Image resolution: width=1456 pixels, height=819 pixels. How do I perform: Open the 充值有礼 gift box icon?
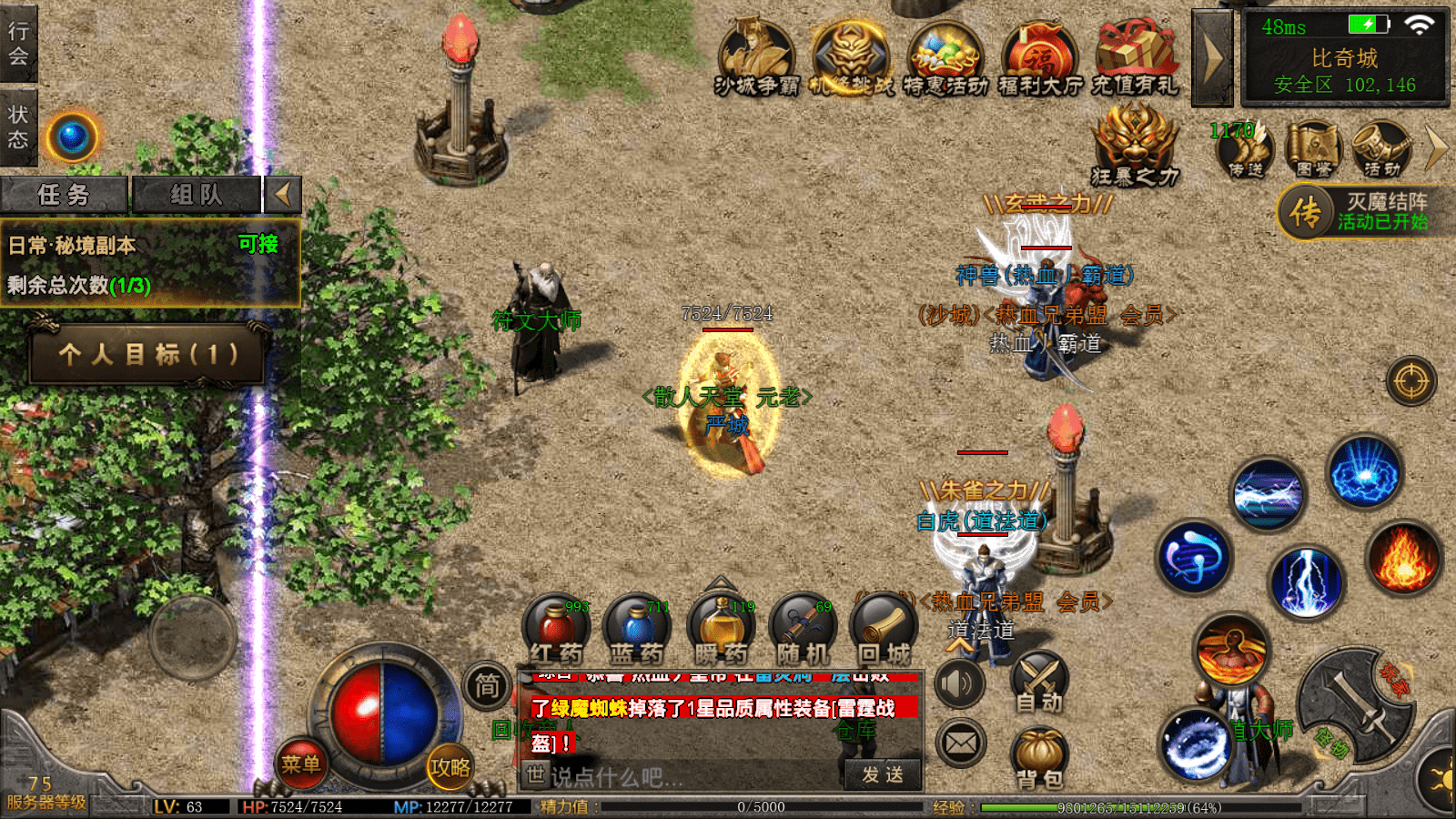coord(1135,58)
